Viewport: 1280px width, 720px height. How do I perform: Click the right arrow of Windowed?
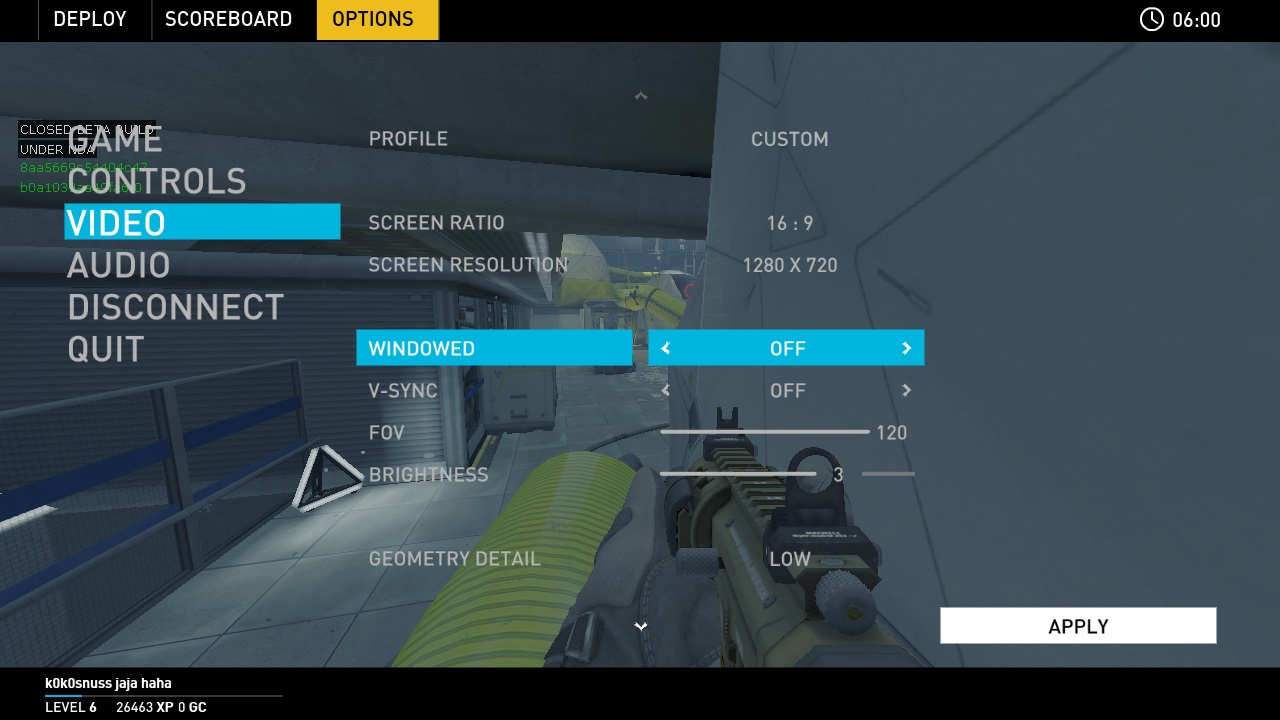906,348
